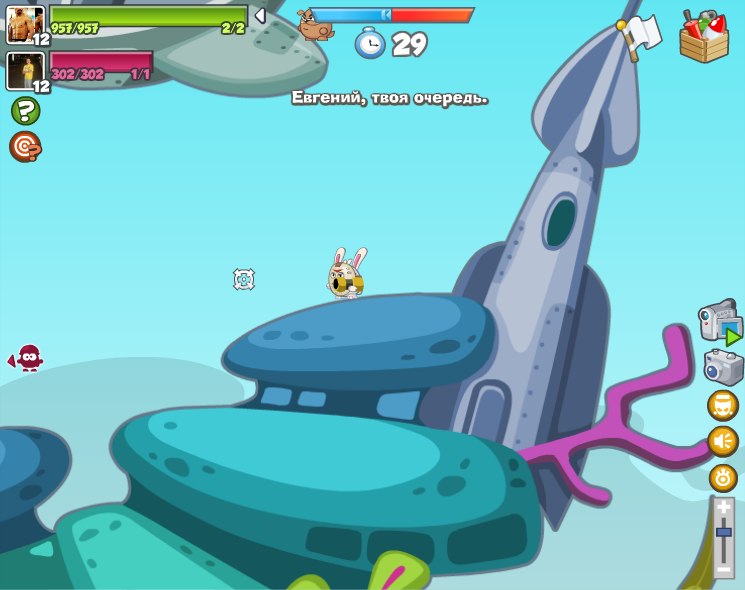Click the orange face-with-hat round button
Screen dimensions: 745x590
723,406
